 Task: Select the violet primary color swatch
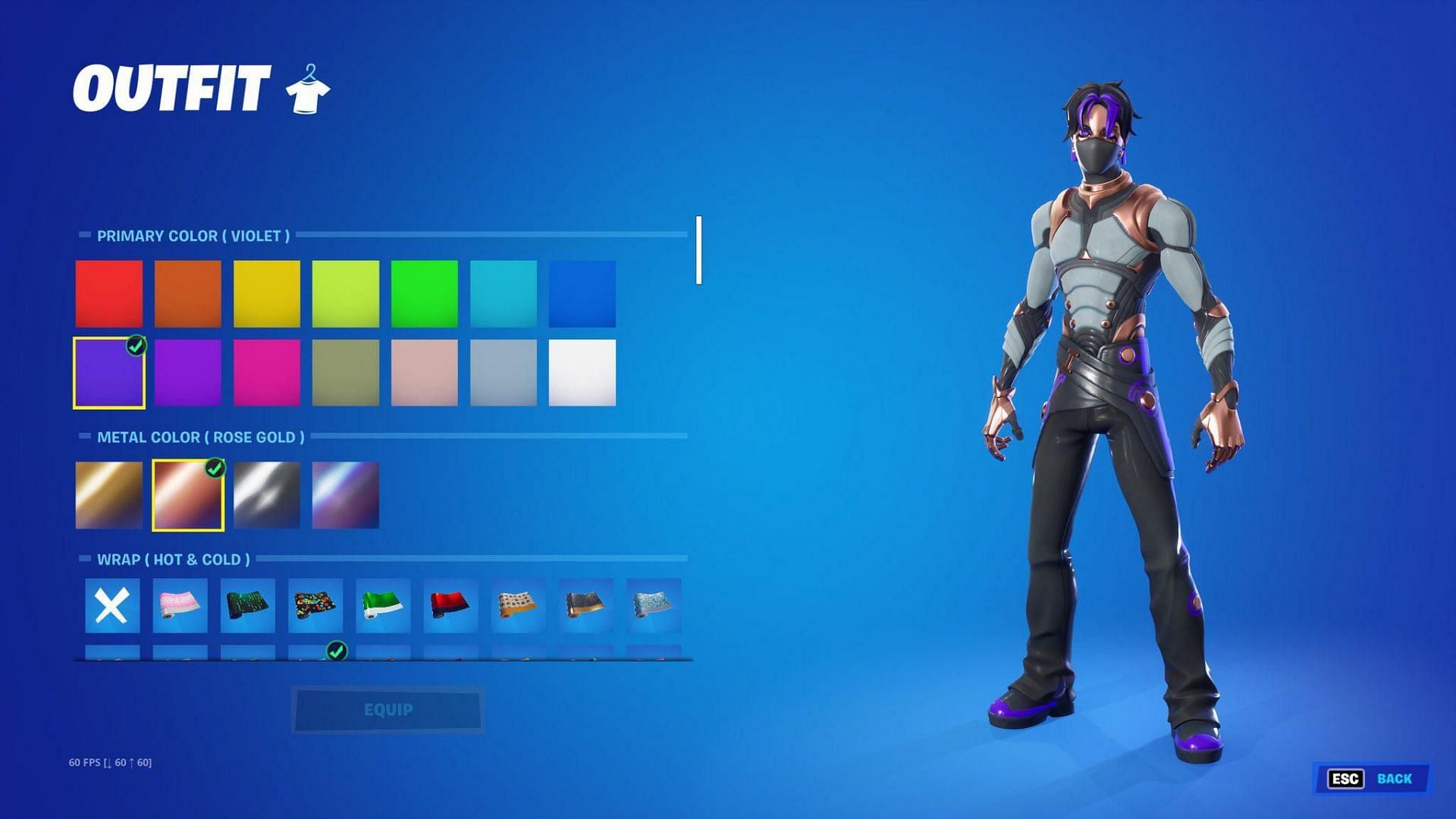click(109, 373)
